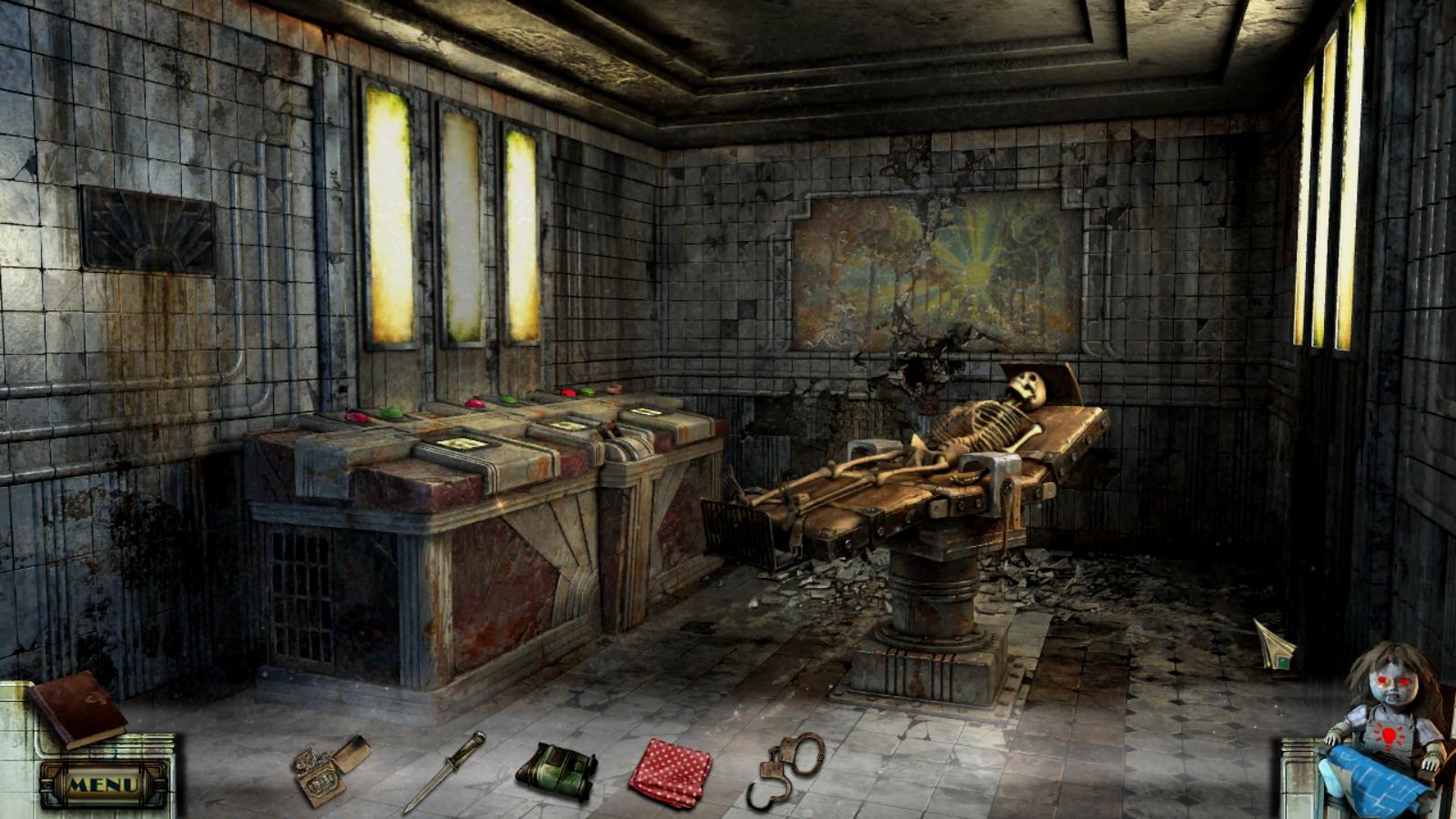This screenshot has width=1456, height=819.
Task: Pick the dagger inventory item
Action: [x=445, y=770]
